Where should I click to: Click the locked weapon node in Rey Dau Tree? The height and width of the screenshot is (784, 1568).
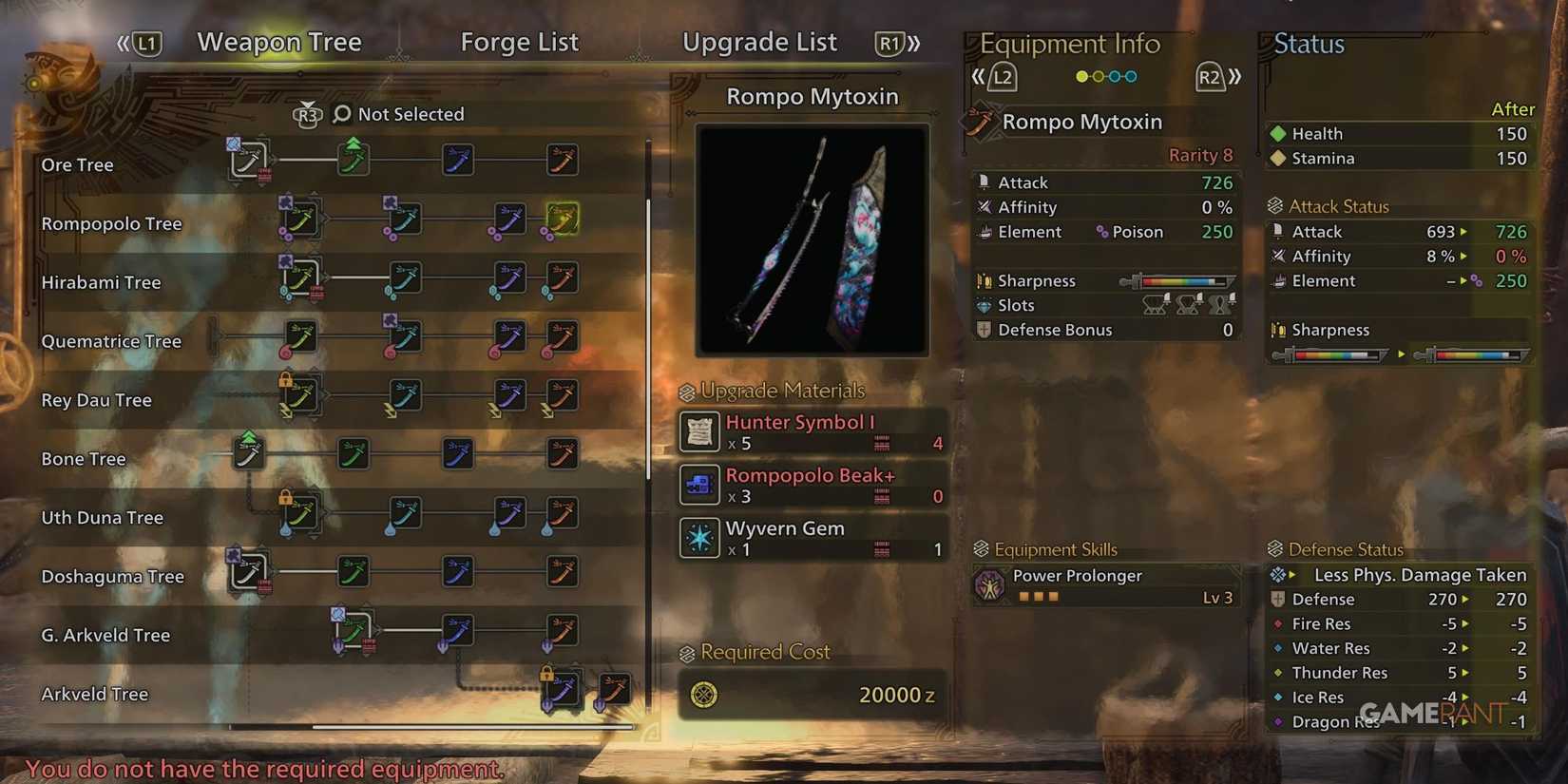click(x=301, y=396)
